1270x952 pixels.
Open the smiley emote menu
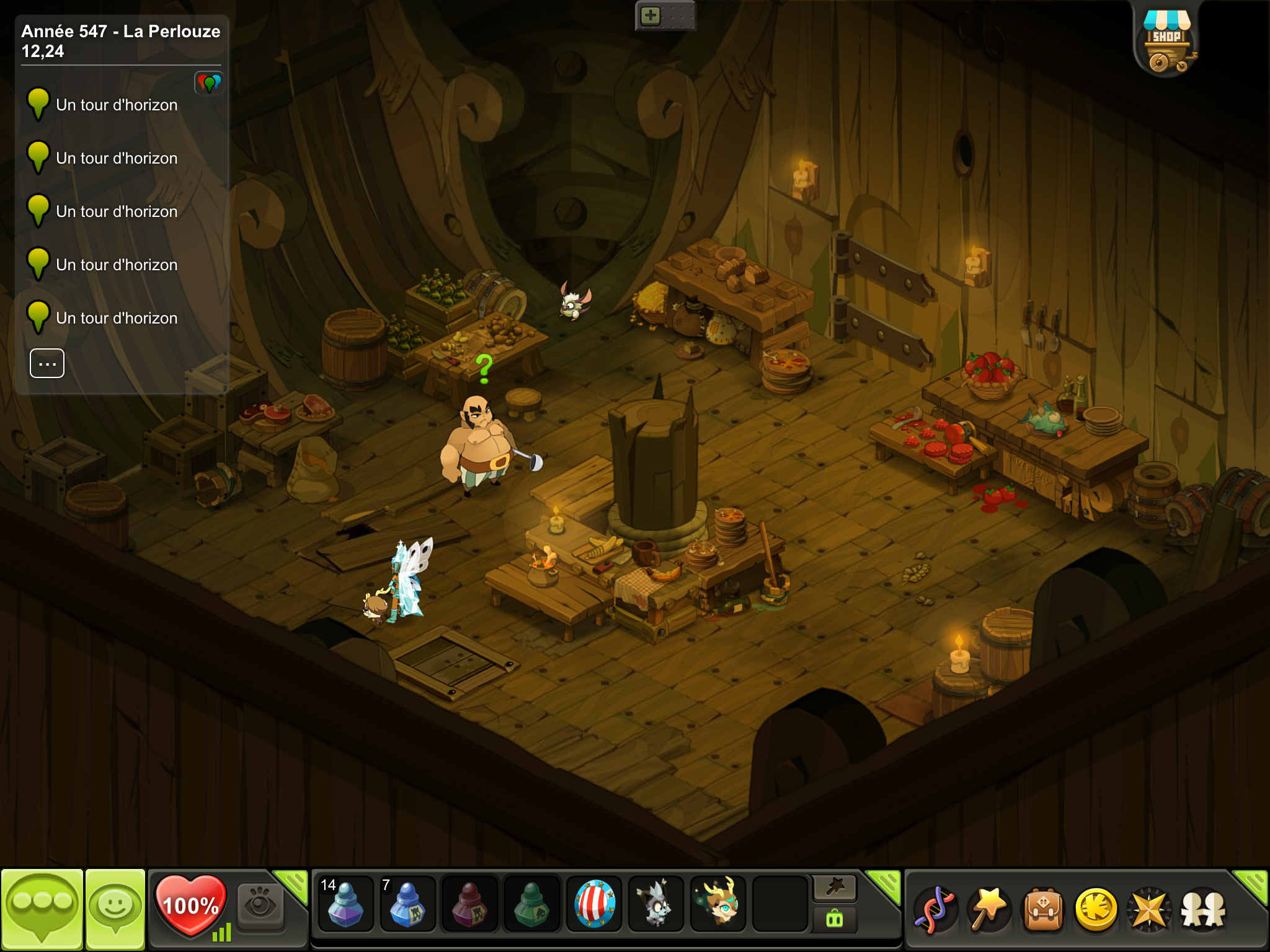[x=115, y=909]
